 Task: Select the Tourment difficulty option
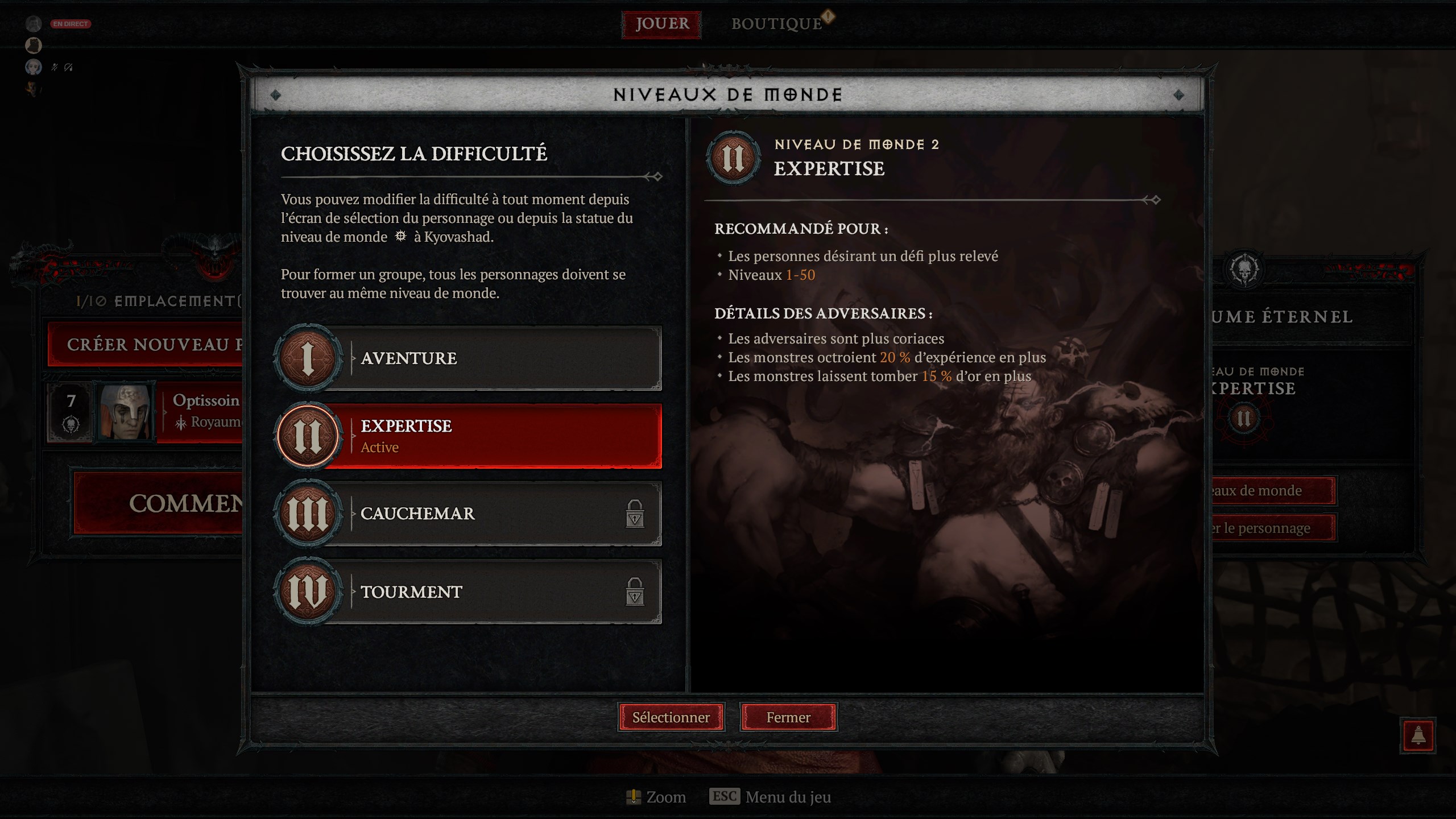coord(483,593)
